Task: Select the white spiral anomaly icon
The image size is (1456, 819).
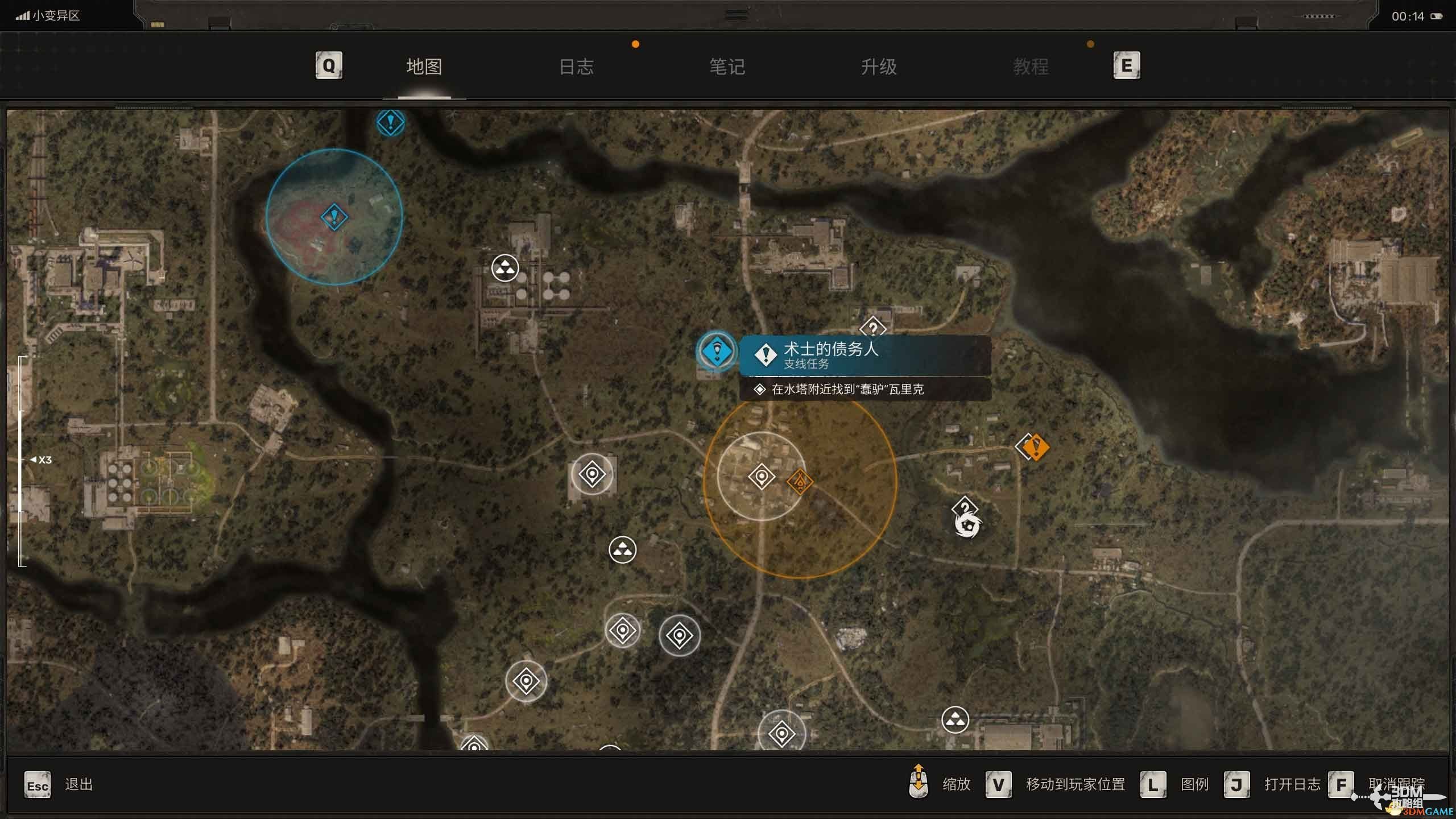Action: coord(967,526)
